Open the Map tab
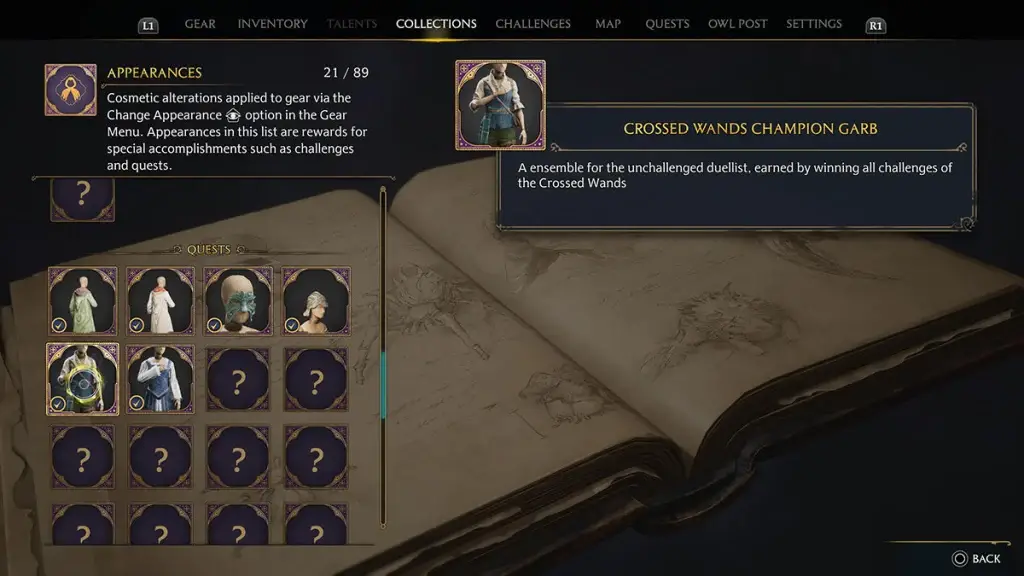The image size is (1024, 576). point(608,24)
